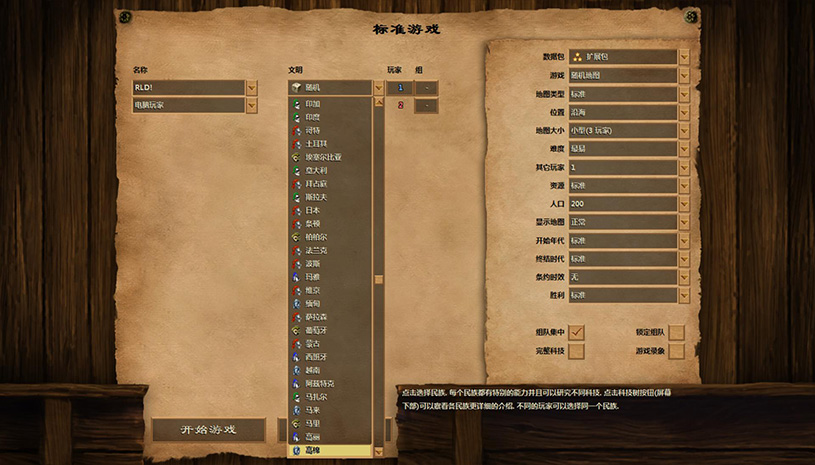Tick the 游戏录象 checkbox

(677, 351)
